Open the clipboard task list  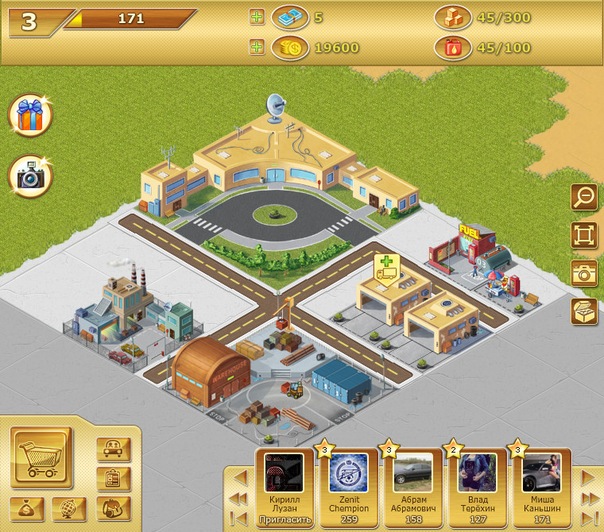pos(113,479)
